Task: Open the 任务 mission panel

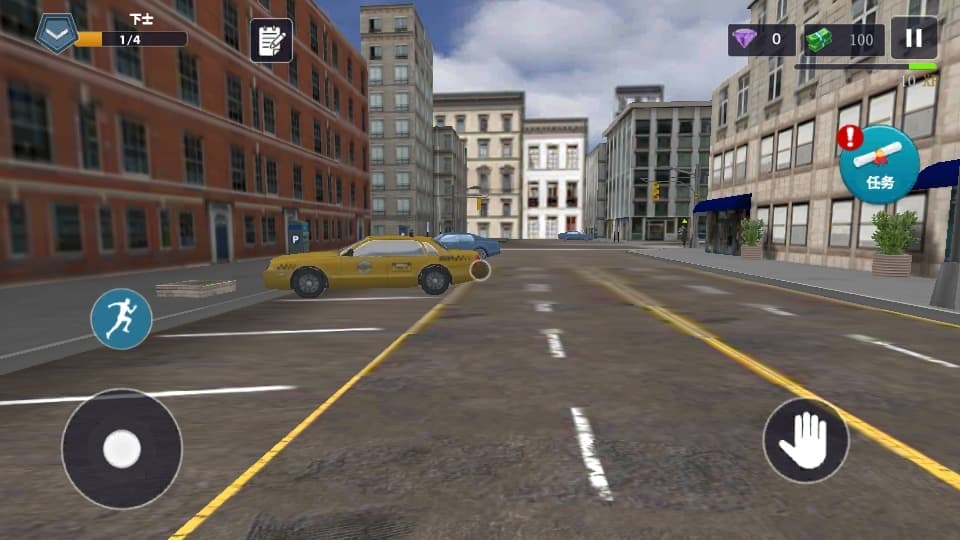Action: coord(879,165)
